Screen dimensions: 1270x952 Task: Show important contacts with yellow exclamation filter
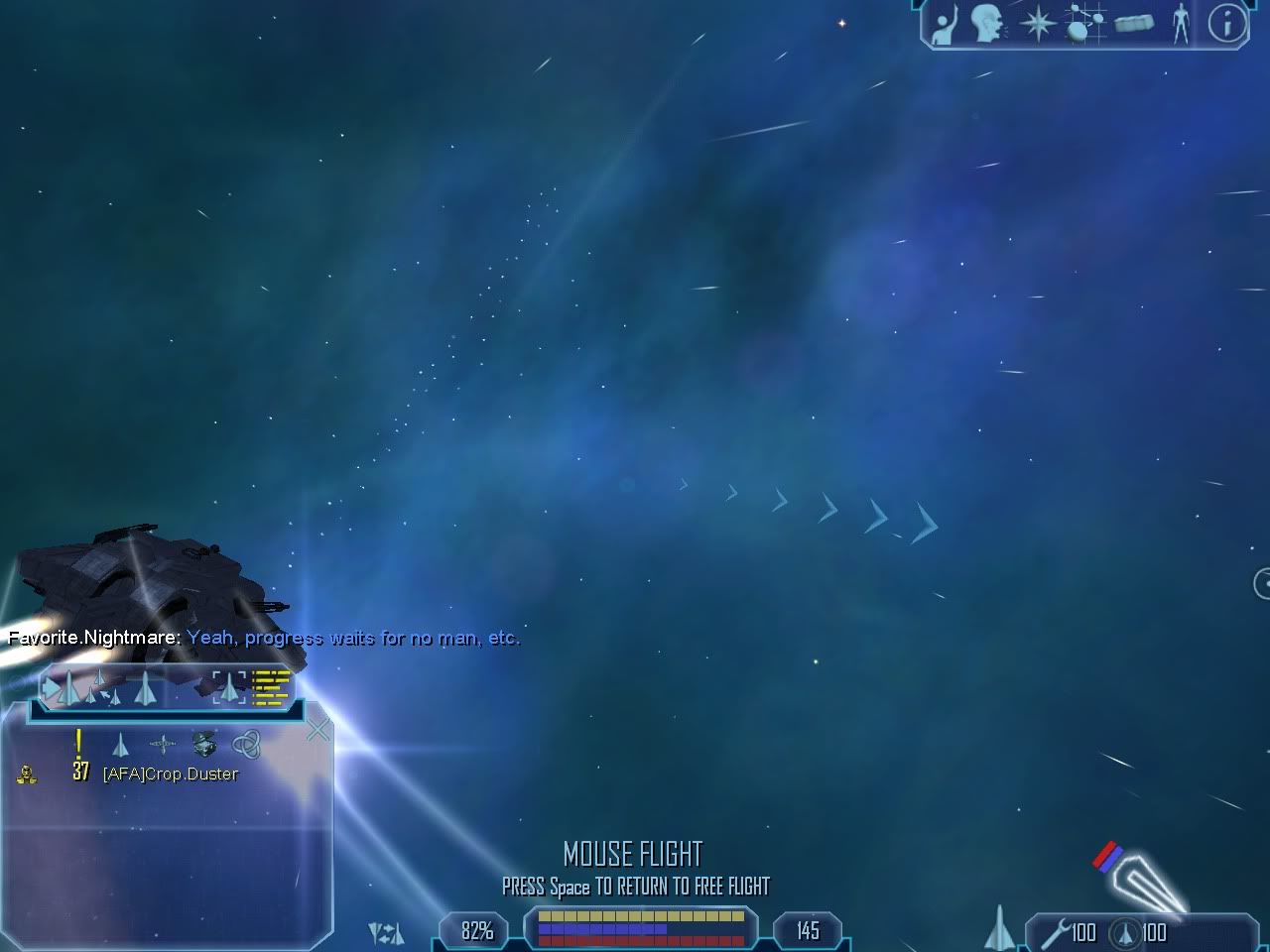click(x=78, y=742)
